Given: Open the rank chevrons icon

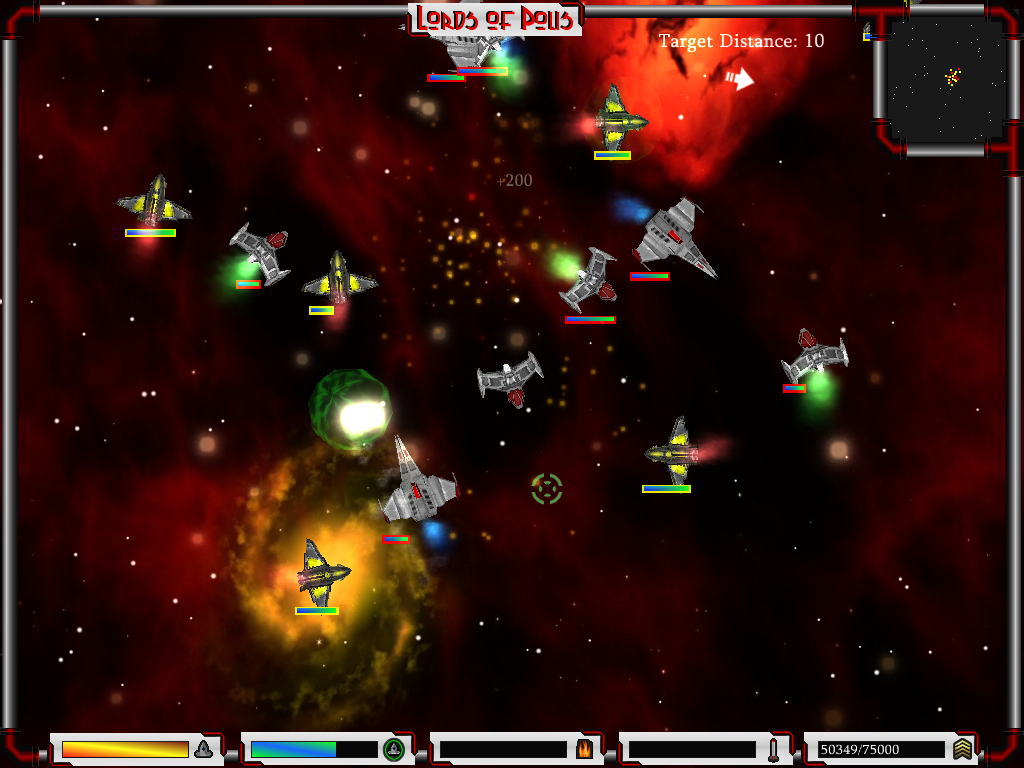Looking at the screenshot, I should click(962, 749).
